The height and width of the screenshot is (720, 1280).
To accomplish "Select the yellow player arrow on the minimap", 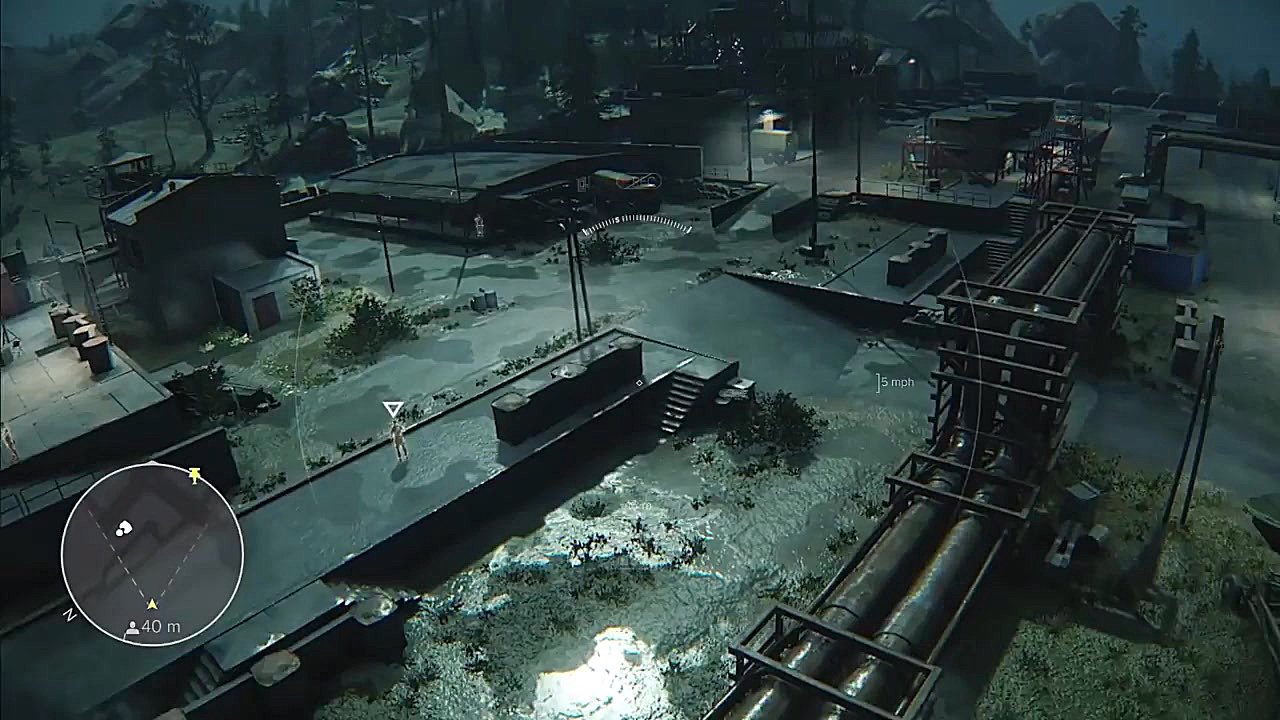I will click(152, 603).
